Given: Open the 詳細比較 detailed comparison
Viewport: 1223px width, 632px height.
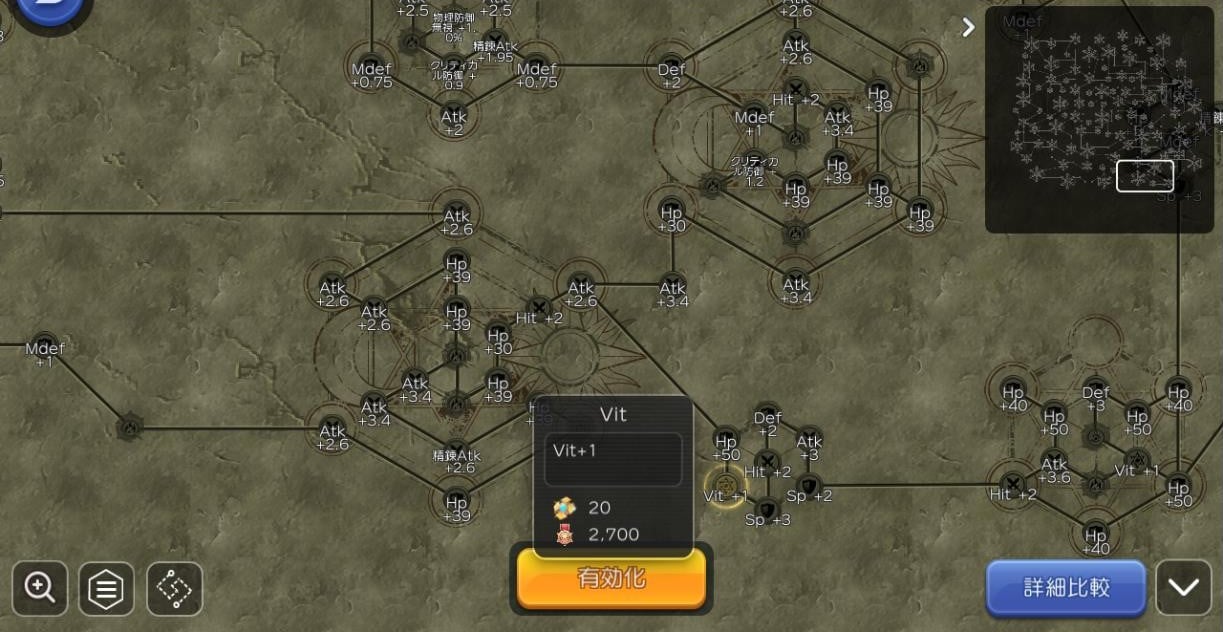Looking at the screenshot, I should point(1066,587).
